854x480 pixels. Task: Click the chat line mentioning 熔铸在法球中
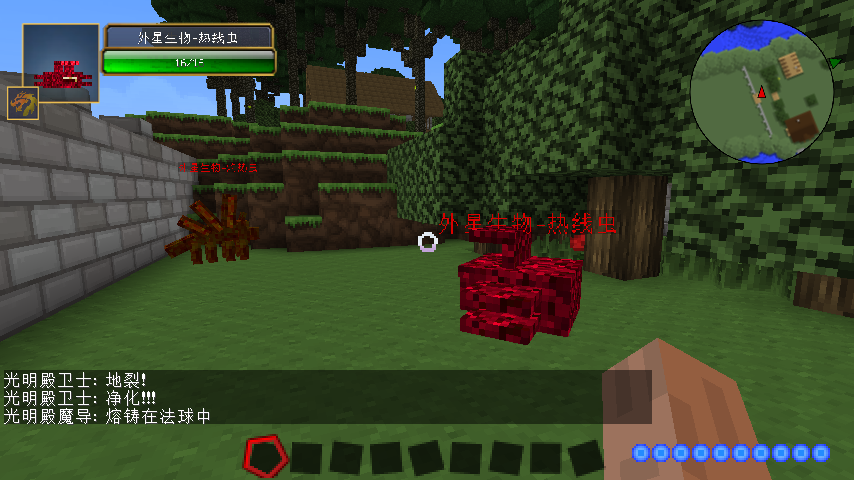(x=107, y=415)
